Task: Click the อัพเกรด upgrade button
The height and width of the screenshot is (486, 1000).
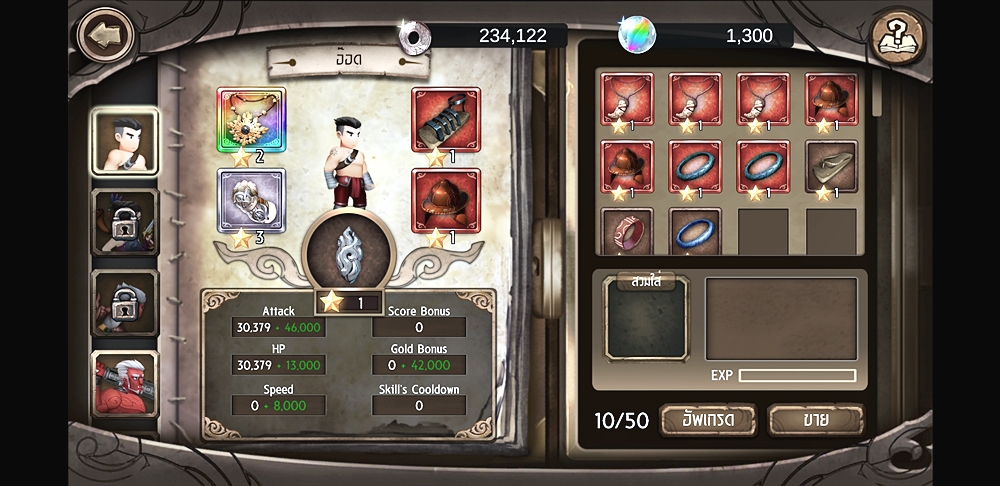Action: pyautogui.click(x=708, y=420)
